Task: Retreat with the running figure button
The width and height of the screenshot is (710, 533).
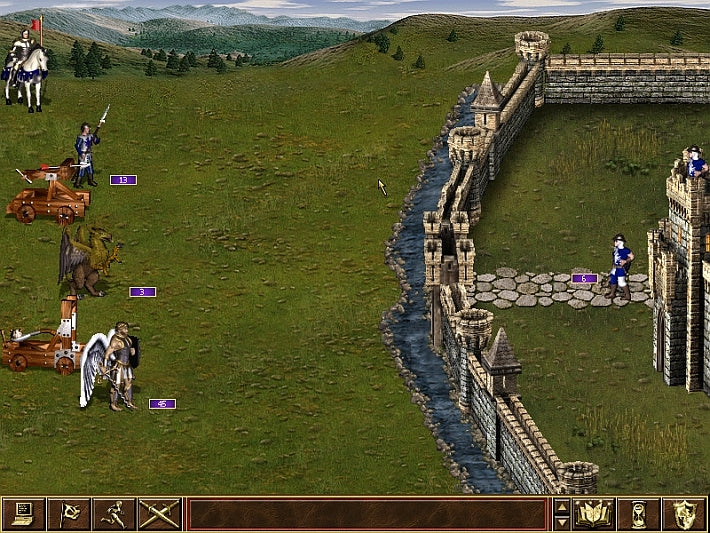Action: coord(114,514)
